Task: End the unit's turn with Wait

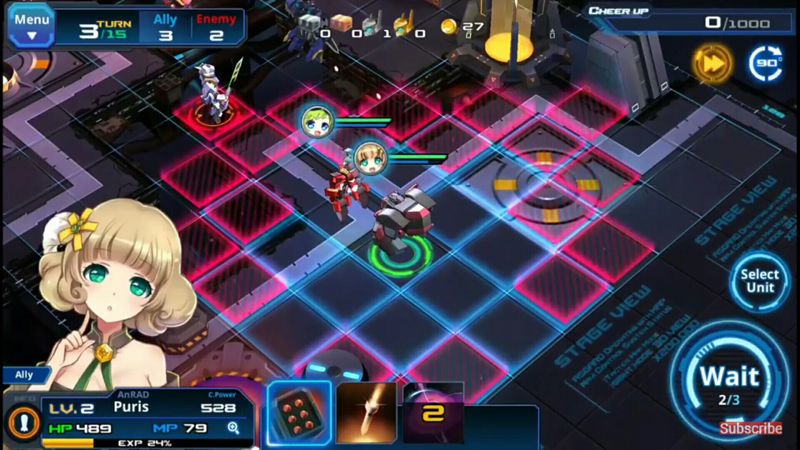Action: pyautogui.click(x=729, y=381)
